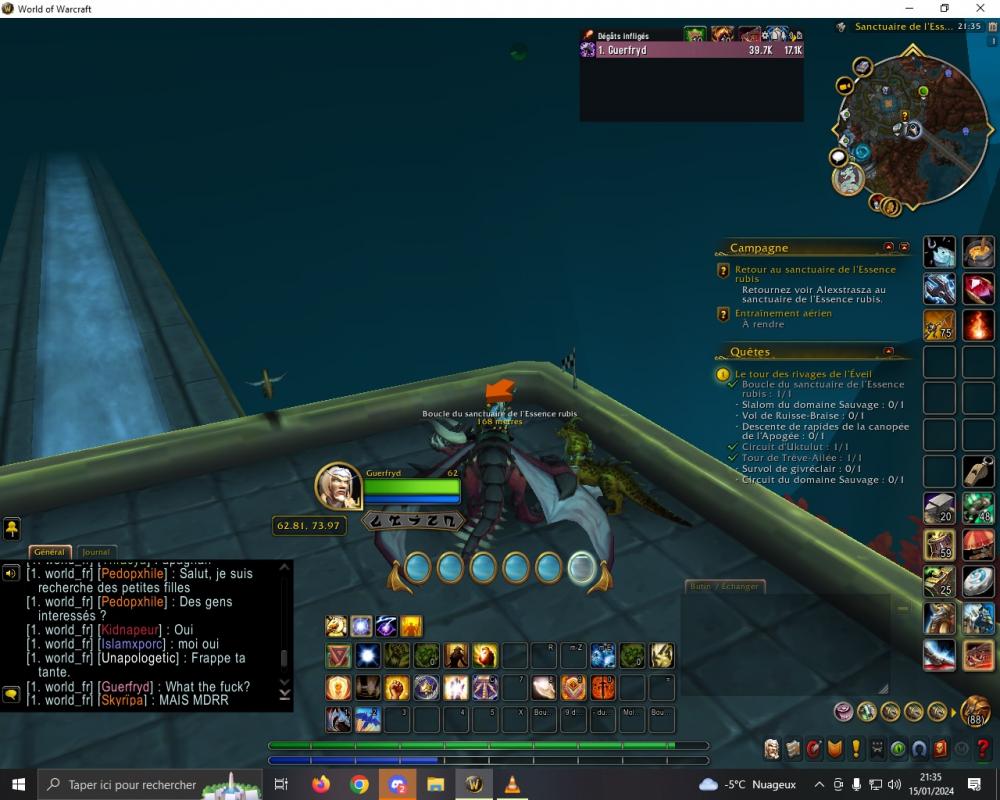This screenshot has height=800, width=1000.
Task: Collapse the Quêtes tracker section
Action: [888, 351]
